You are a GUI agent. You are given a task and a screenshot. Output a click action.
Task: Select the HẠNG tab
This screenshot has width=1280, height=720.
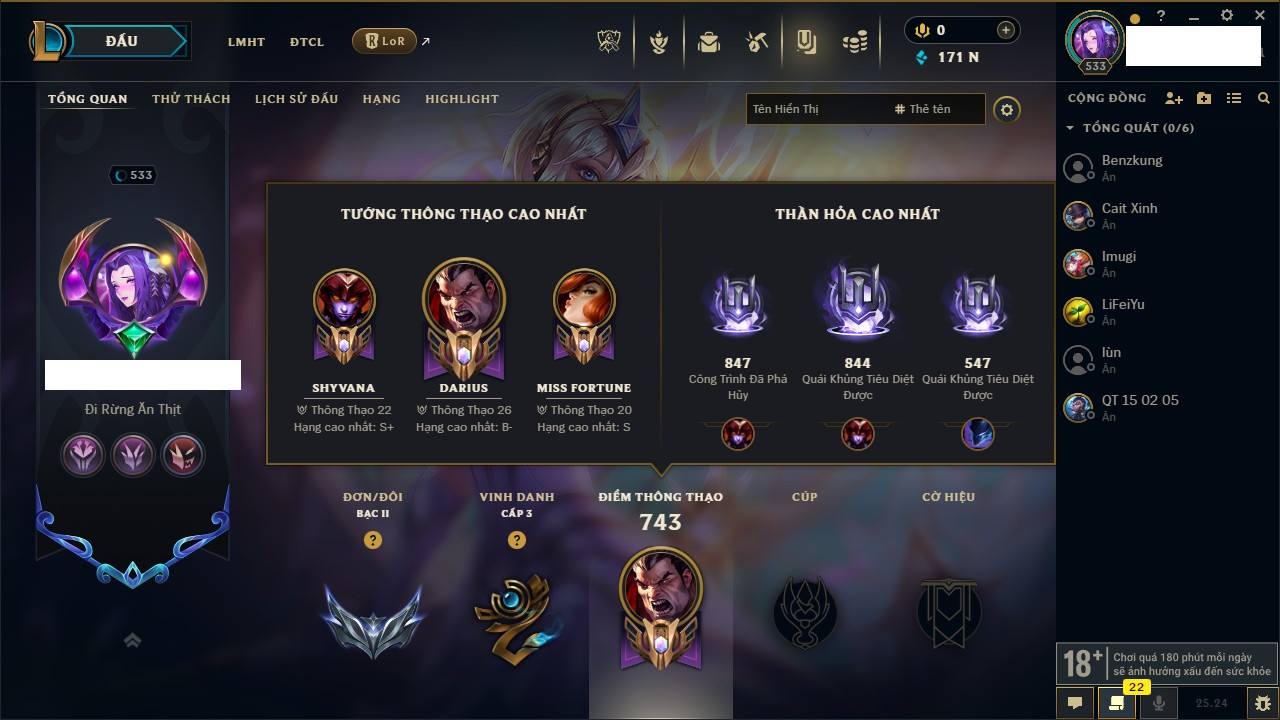[381, 99]
